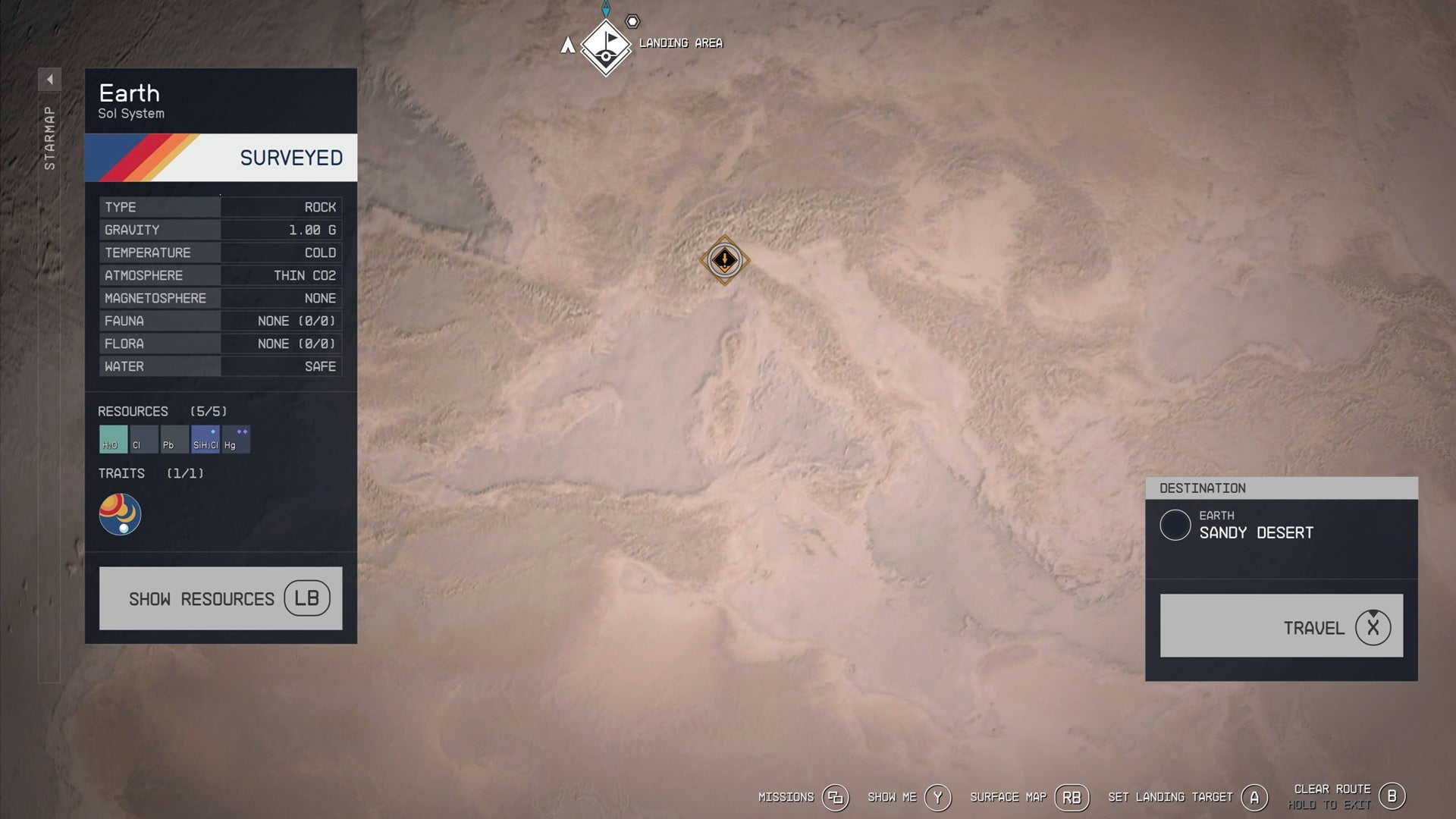
Task: Select the Hg mercury resource icon
Action: pyautogui.click(x=234, y=439)
